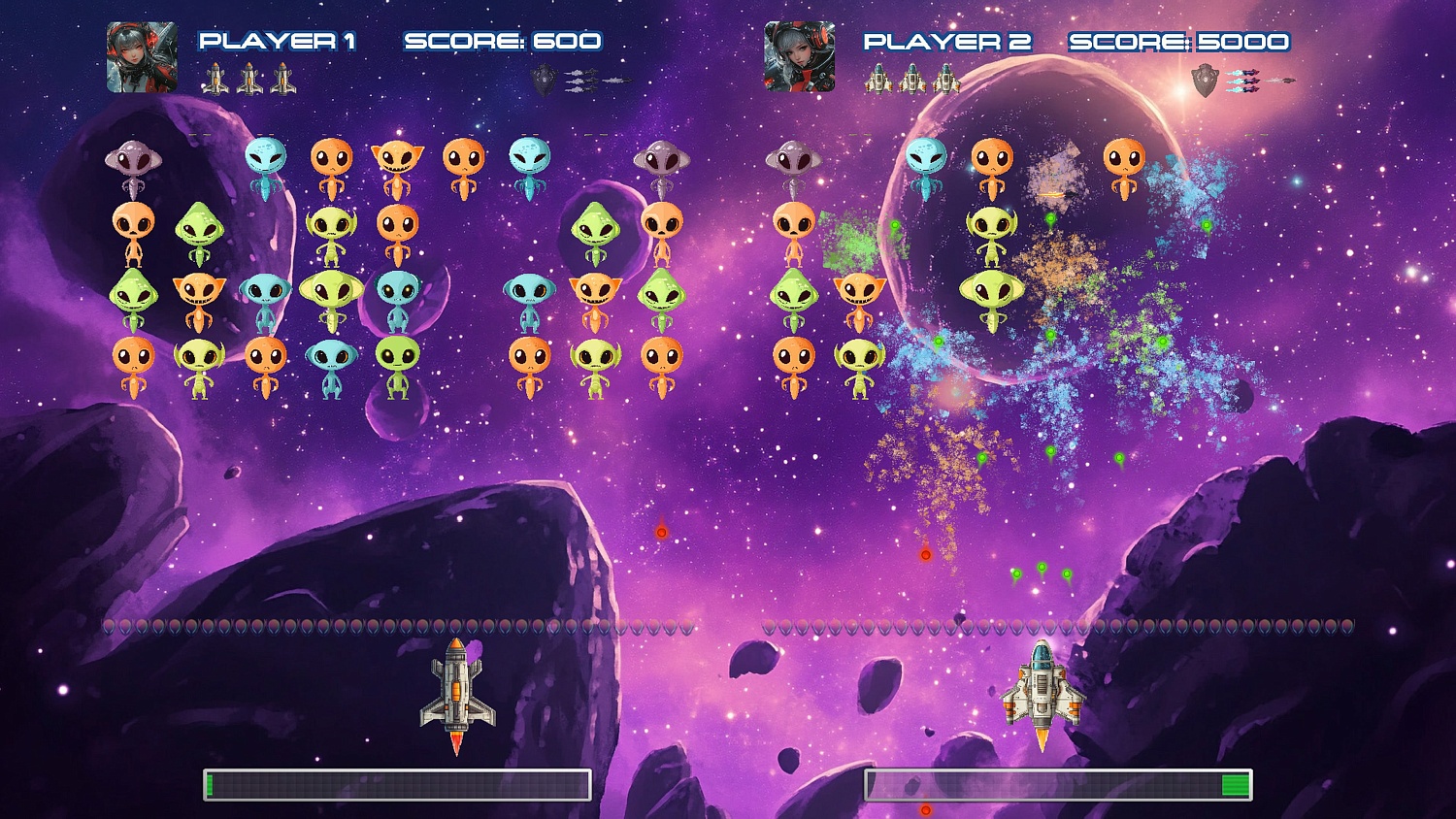Viewport: 1456px width, 819px height.
Task: Select Player 2's orange-striped spaceship
Action: [x=1042, y=689]
